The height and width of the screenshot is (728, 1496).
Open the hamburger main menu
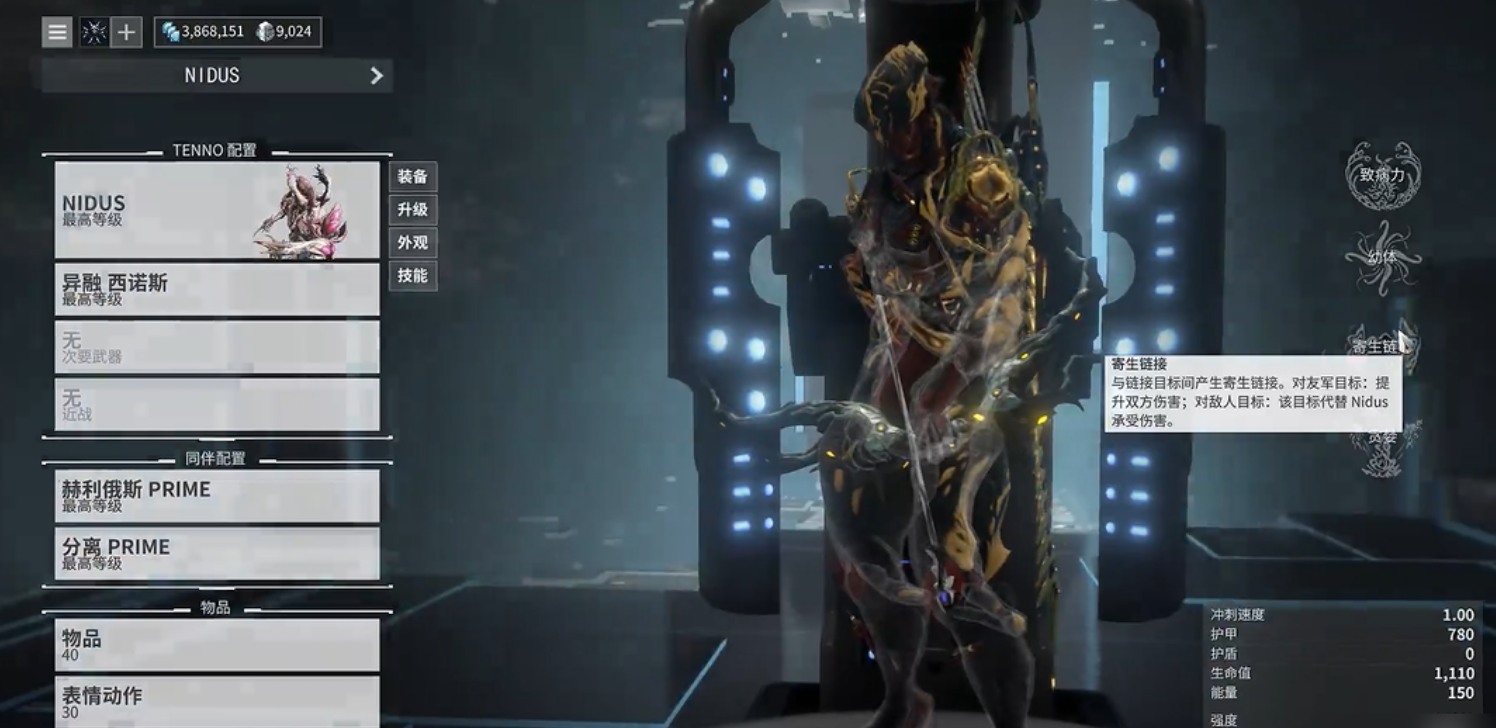click(58, 32)
